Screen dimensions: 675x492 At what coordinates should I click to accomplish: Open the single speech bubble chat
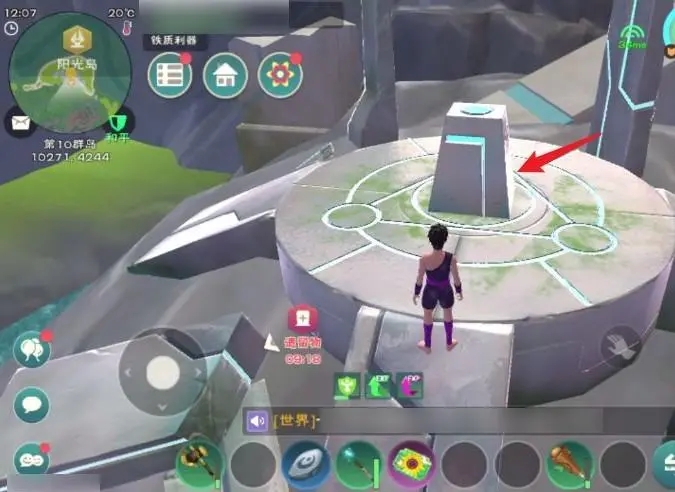(x=31, y=405)
